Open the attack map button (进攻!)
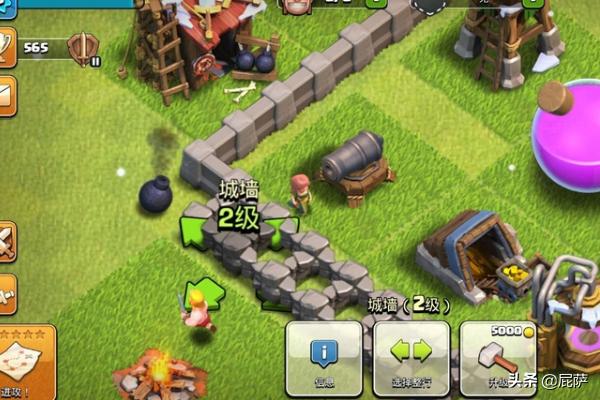This screenshot has width=600, height=400. (24, 362)
